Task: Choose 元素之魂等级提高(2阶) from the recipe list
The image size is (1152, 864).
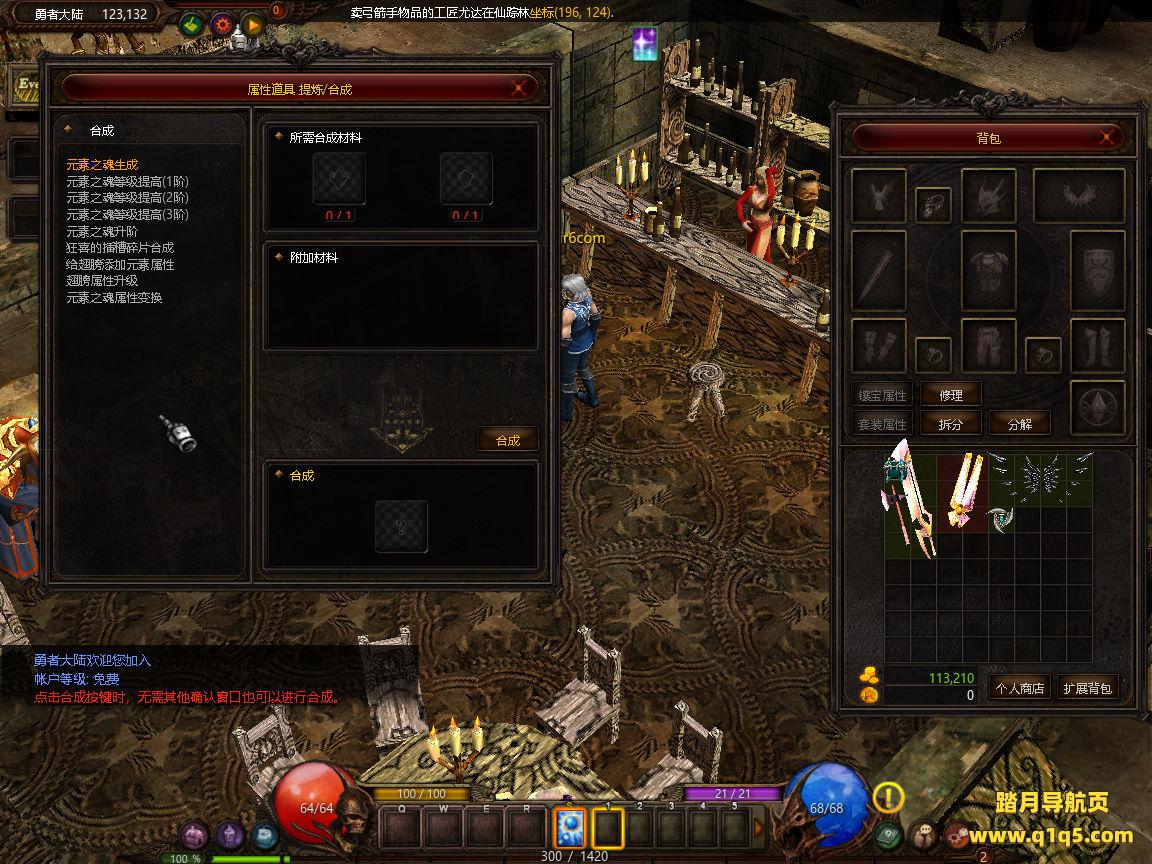Action: [127, 198]
